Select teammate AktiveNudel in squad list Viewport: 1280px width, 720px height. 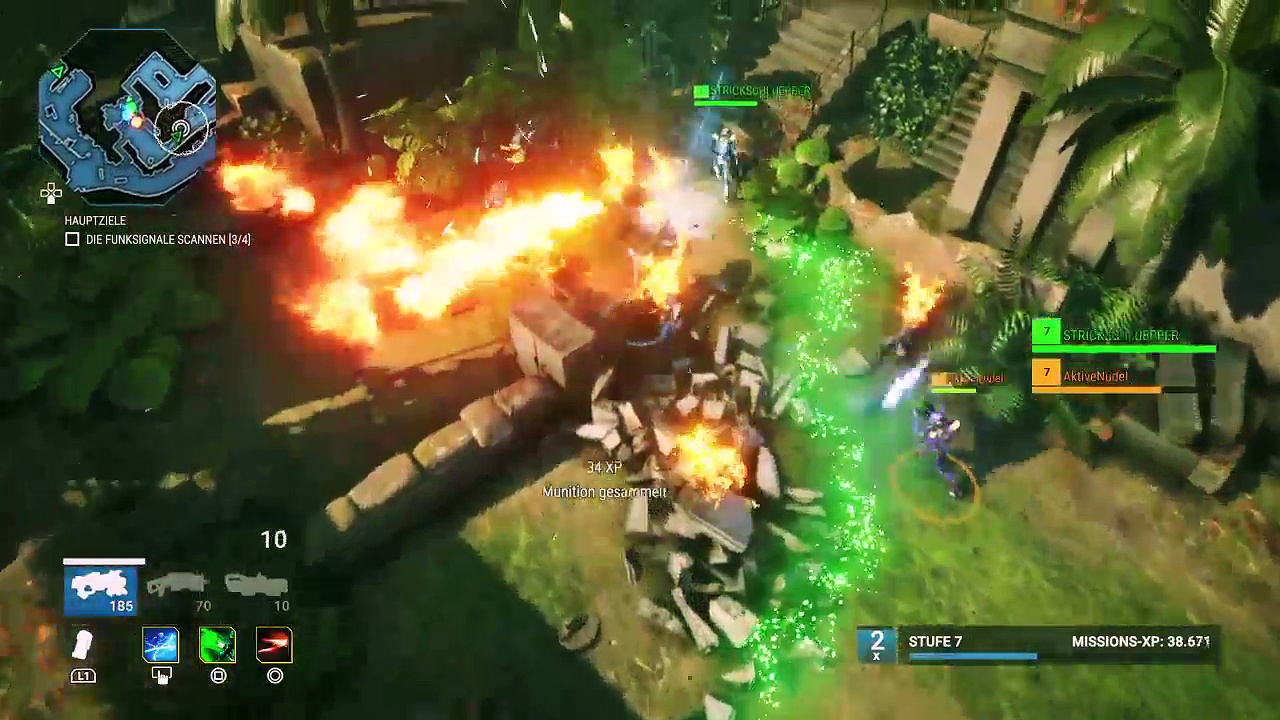(1095, 377)
